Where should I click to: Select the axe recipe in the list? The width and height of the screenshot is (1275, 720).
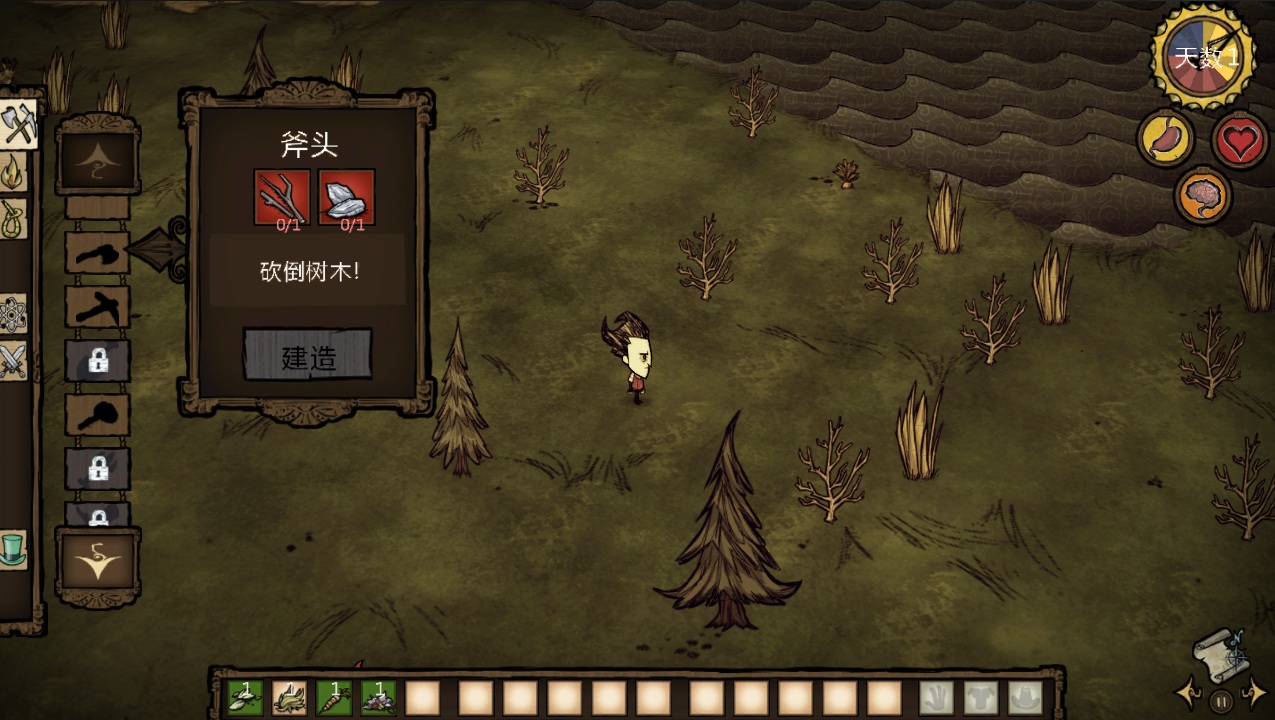97,254
